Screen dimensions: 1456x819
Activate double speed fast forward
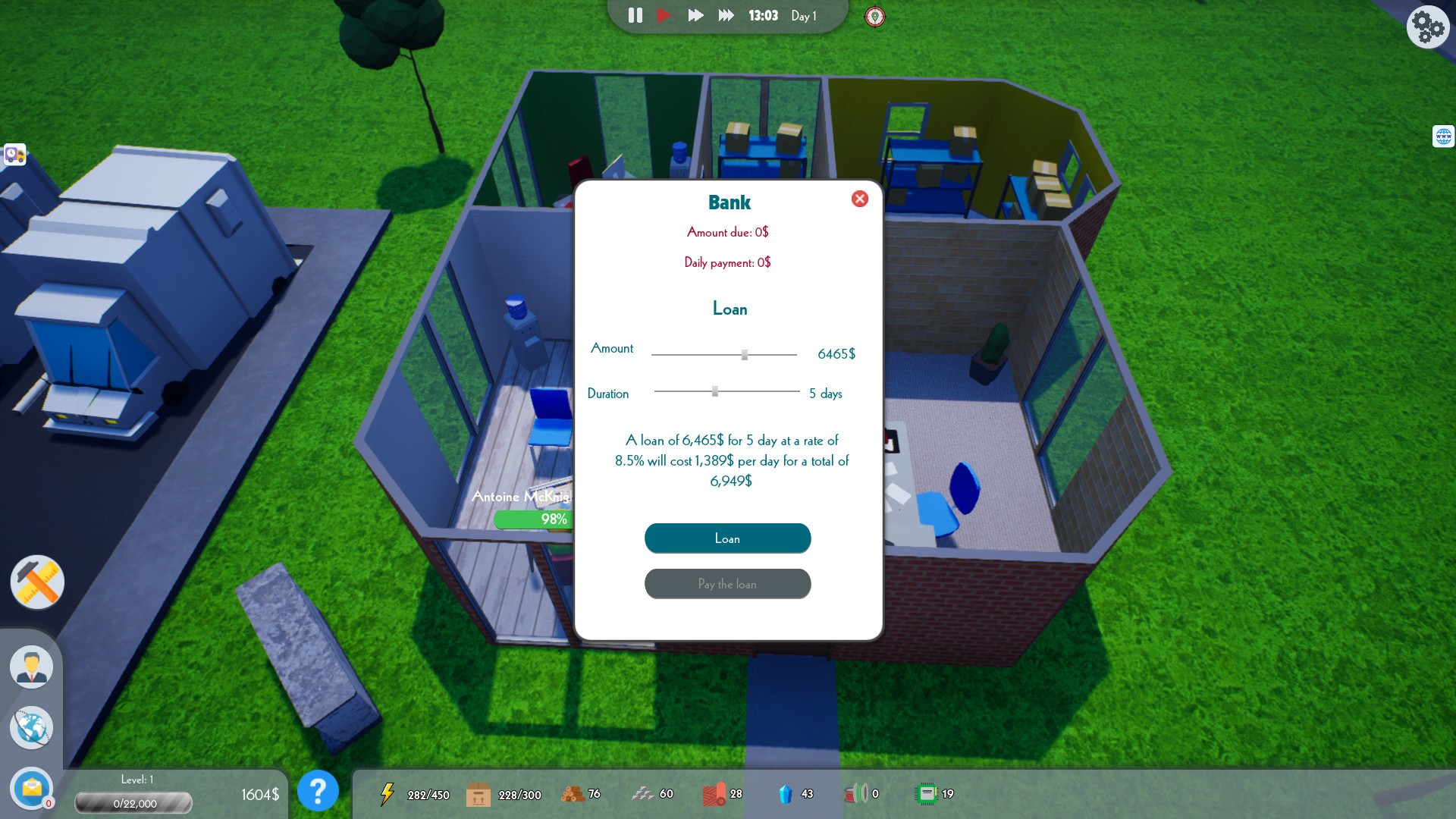click(x=695, y=14)
